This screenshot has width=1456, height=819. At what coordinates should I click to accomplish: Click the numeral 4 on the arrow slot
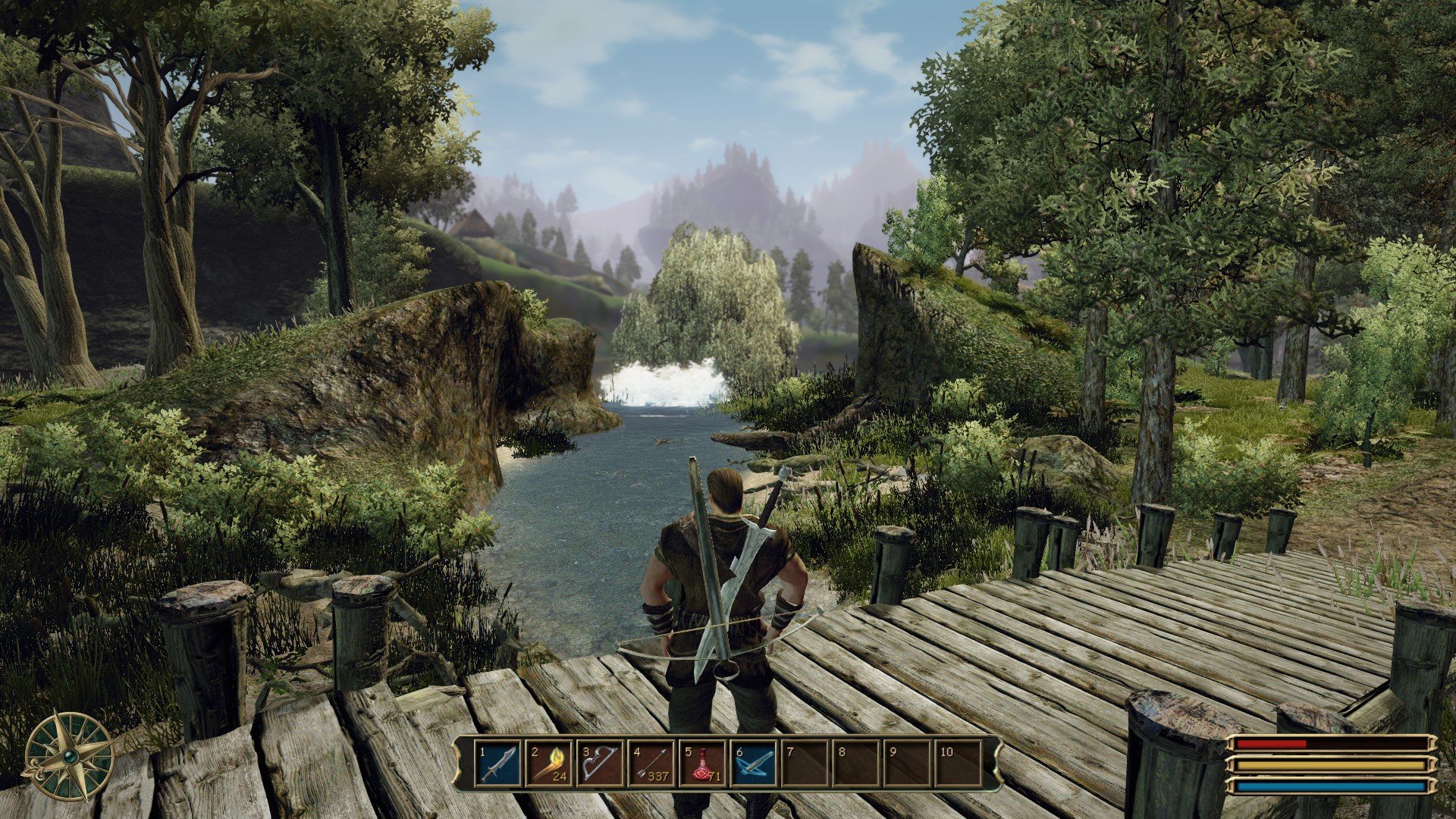pyautogui.click(x=637, y=753)
